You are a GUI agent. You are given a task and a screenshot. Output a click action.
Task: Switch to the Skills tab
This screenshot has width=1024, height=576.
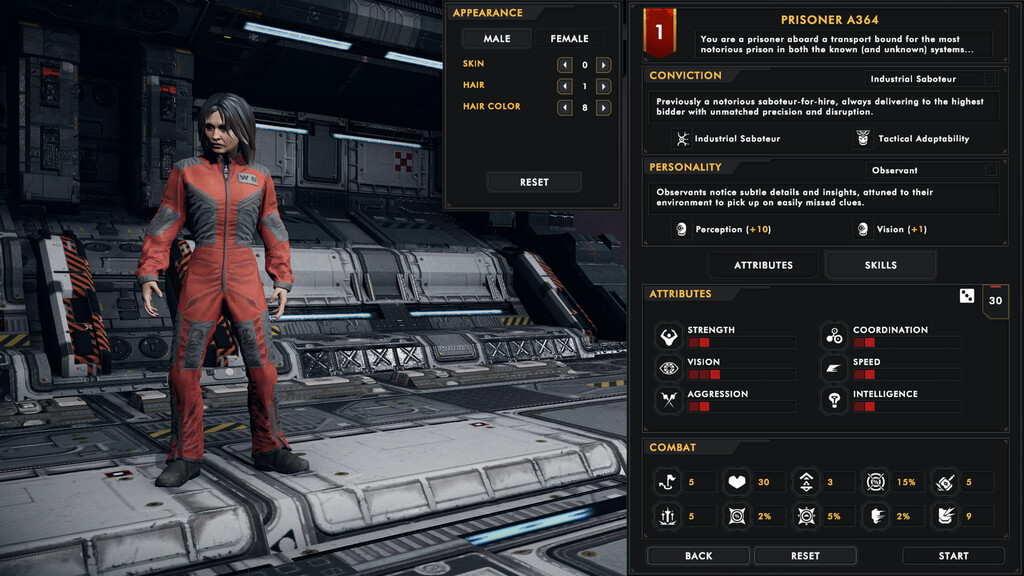(x=880, y=265)
